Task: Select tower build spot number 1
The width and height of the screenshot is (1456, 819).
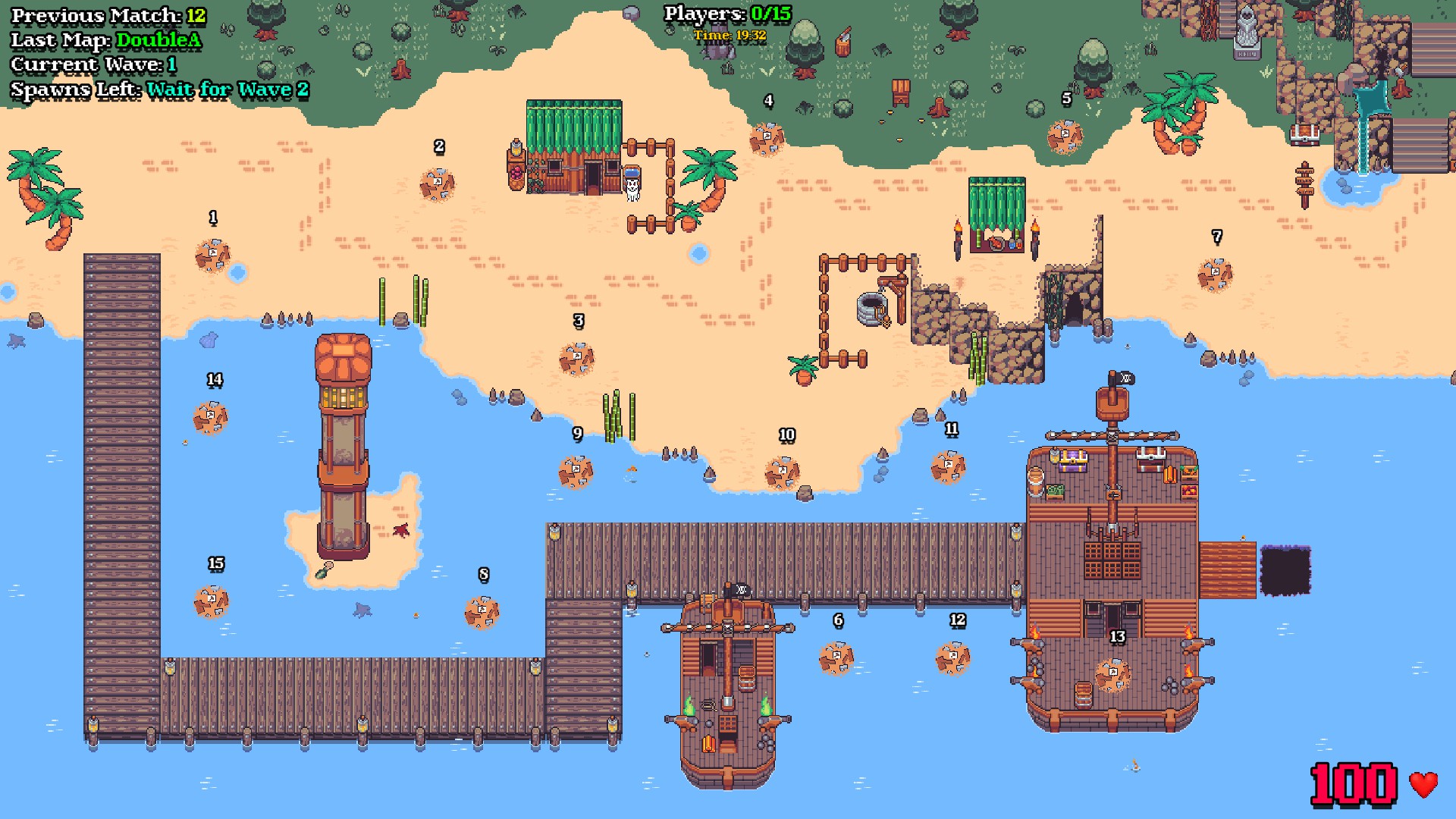Action: coord(212,256)
